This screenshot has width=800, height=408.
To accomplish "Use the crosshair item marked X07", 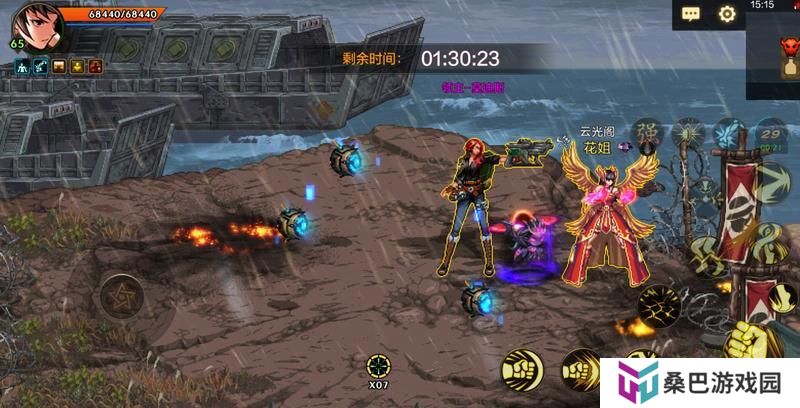I will 378,366.
